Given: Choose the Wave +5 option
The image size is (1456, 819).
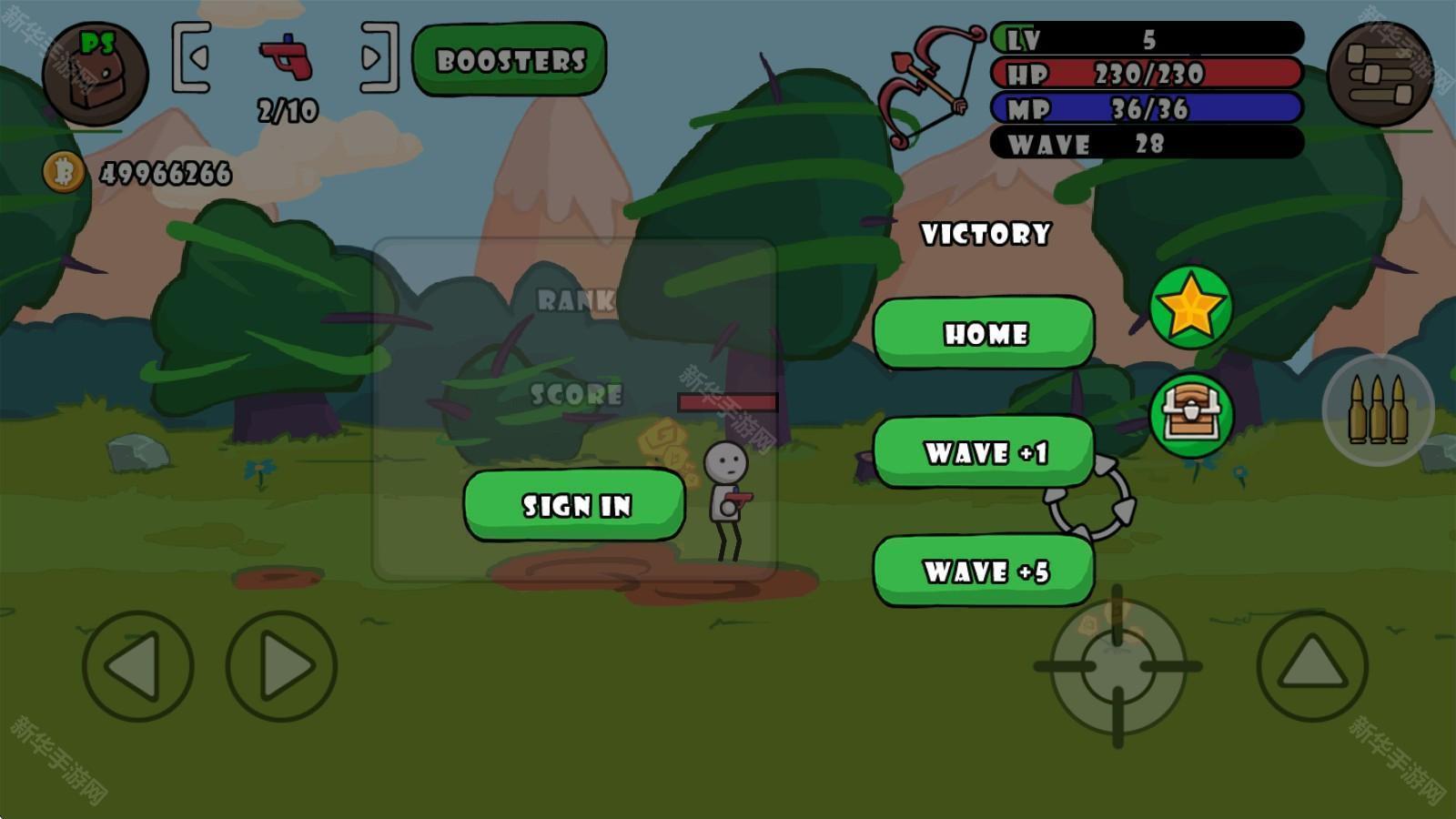Looking at the screenshot, I should [x=984, y=571].
